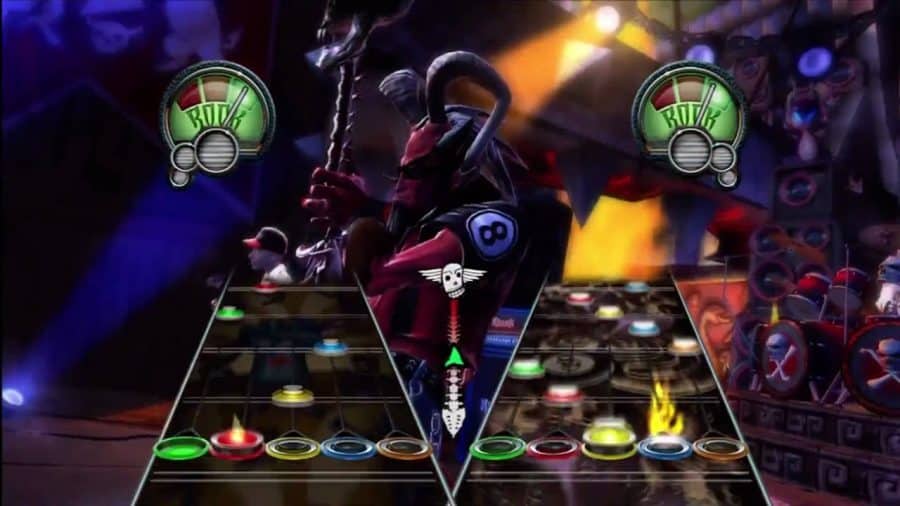Tap player two's orange fret button
Viewport: 900px width, 506px height.
point(720,447)
